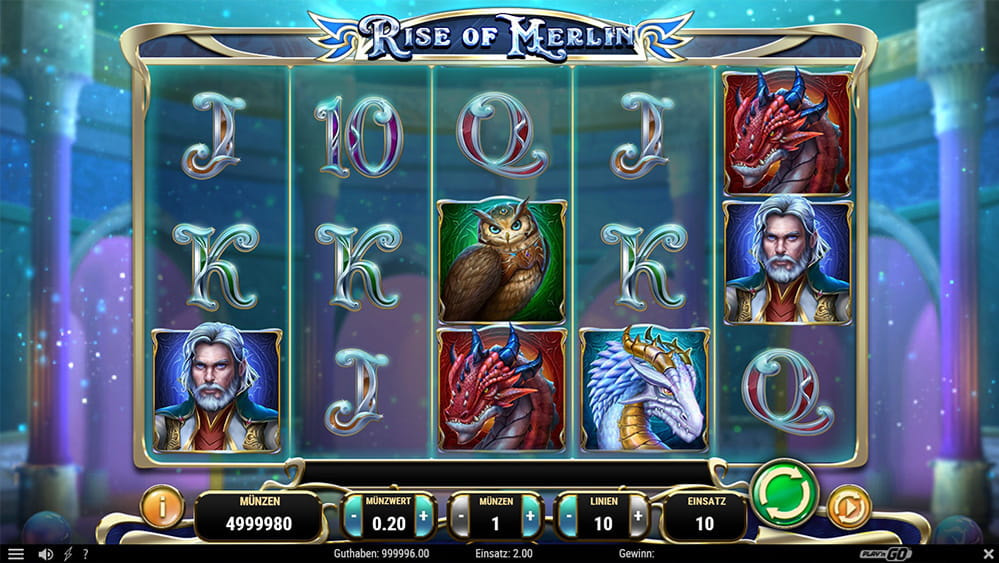Start autoplay with the orange play button
999x563 pixels.
[850, 507]
